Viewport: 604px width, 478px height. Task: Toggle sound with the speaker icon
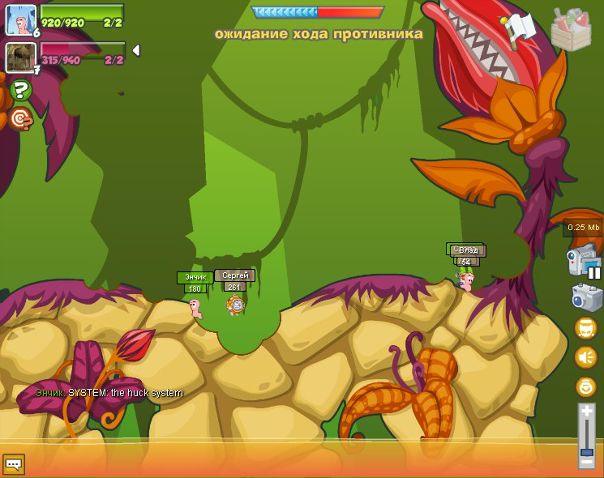(586, 357)
